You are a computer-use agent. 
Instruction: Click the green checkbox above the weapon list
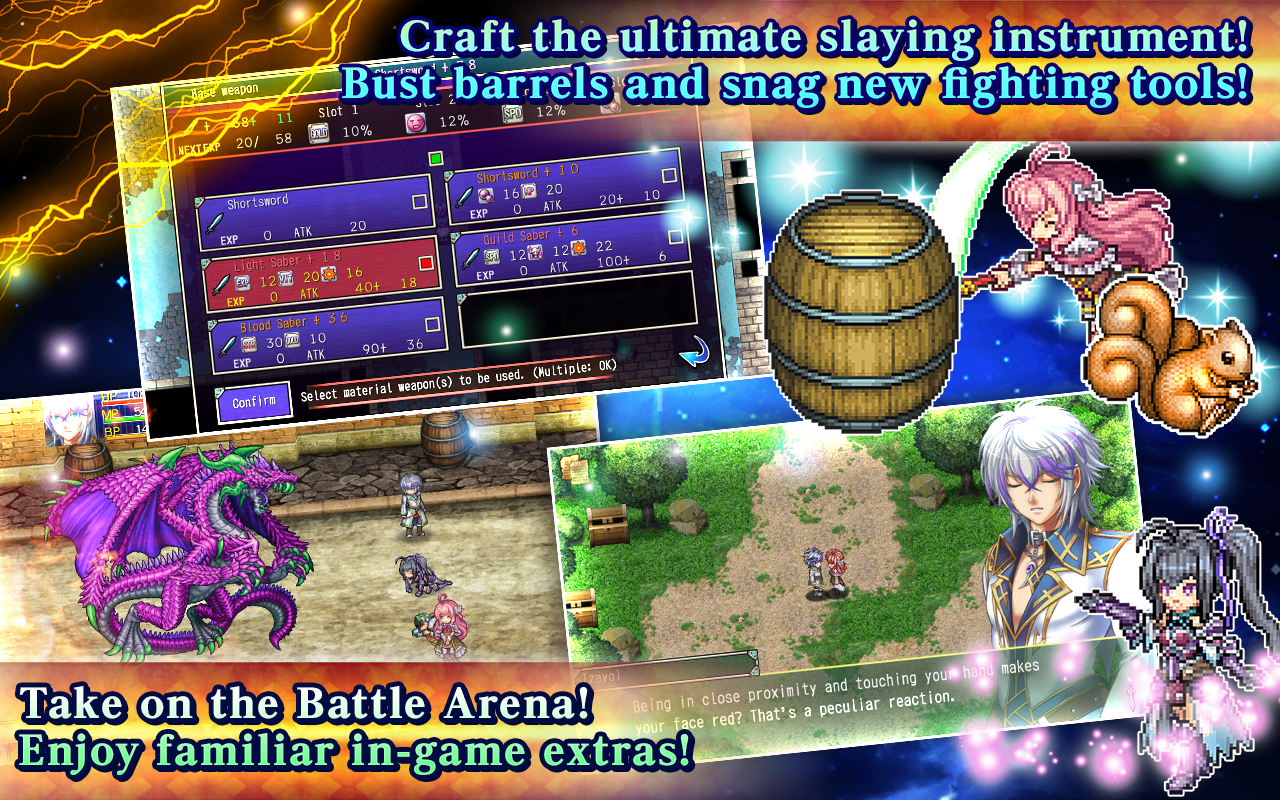434,159
